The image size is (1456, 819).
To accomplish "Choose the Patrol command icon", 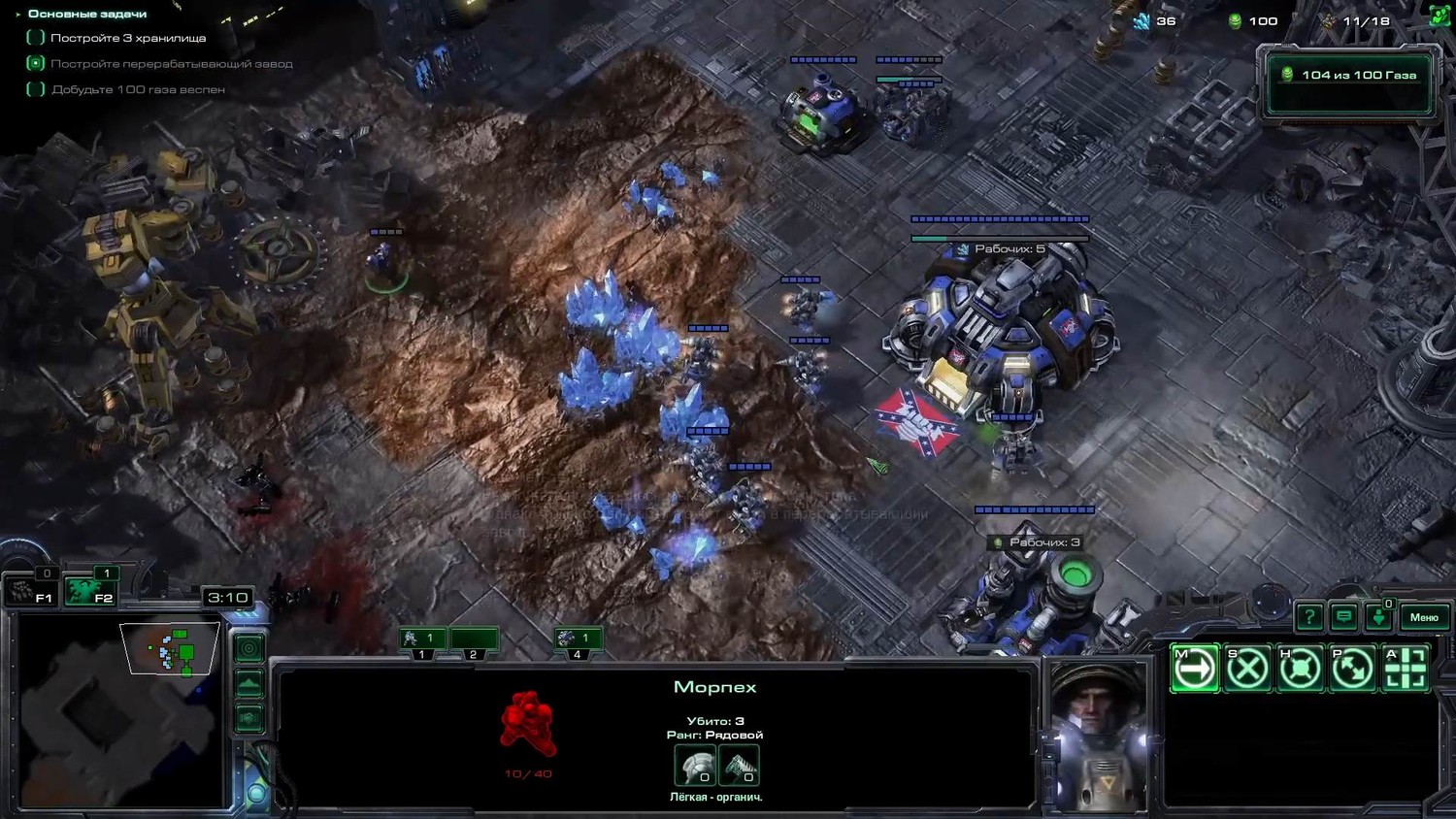I will click(1352, 668).
